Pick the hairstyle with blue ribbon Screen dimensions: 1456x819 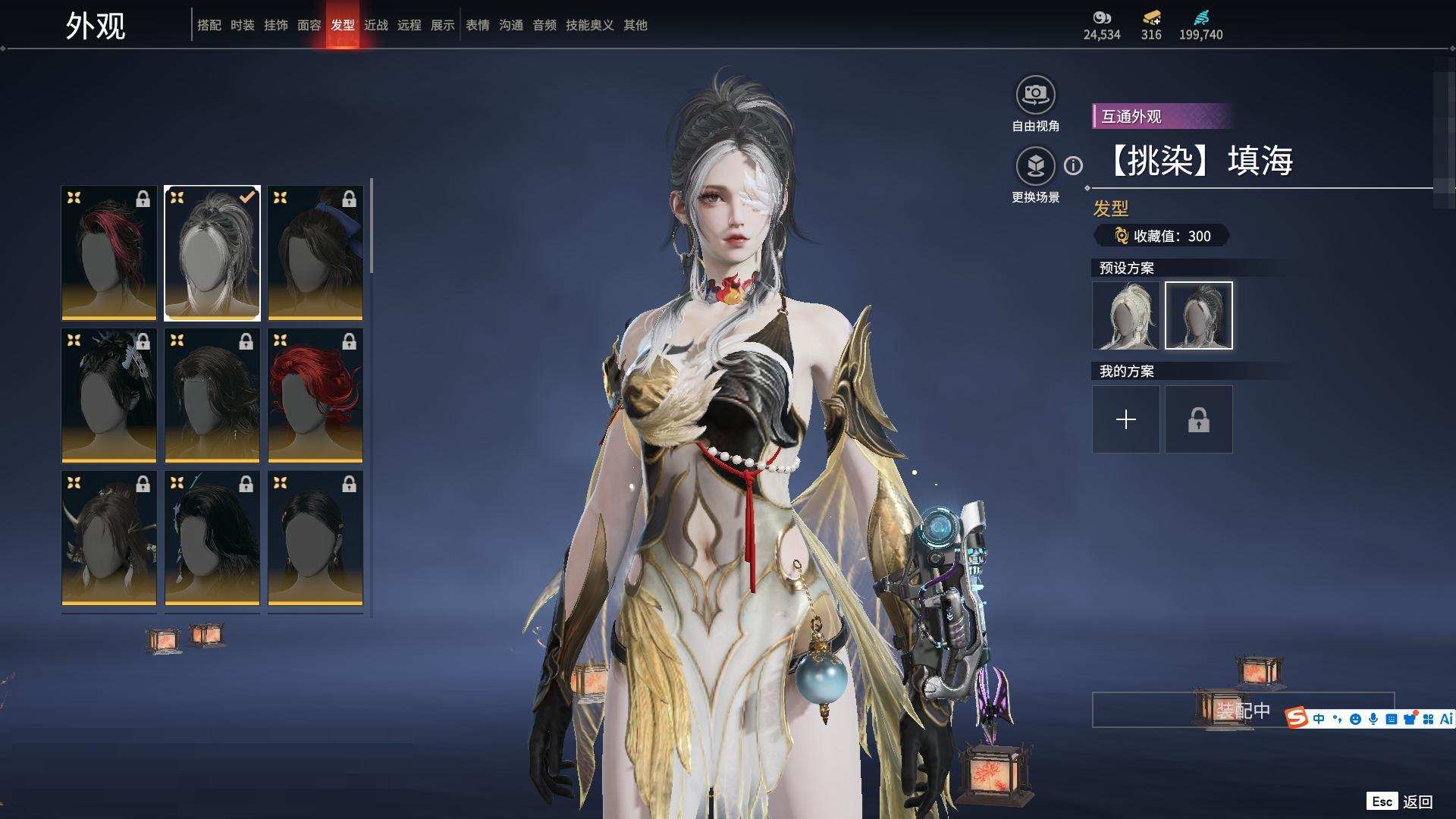tap(315, 253)
